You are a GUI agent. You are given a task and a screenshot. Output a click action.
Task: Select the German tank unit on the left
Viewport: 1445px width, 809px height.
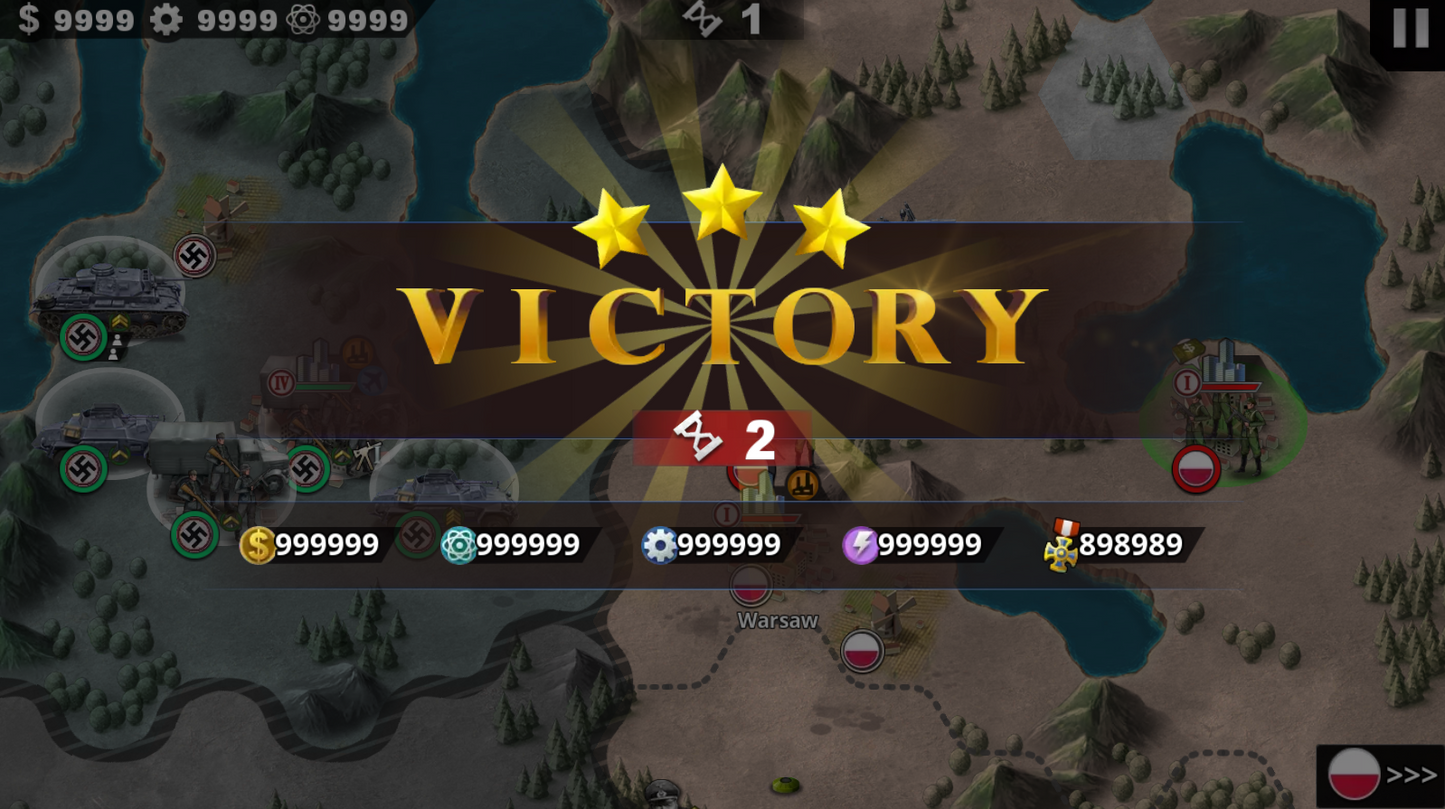point(110,290)
